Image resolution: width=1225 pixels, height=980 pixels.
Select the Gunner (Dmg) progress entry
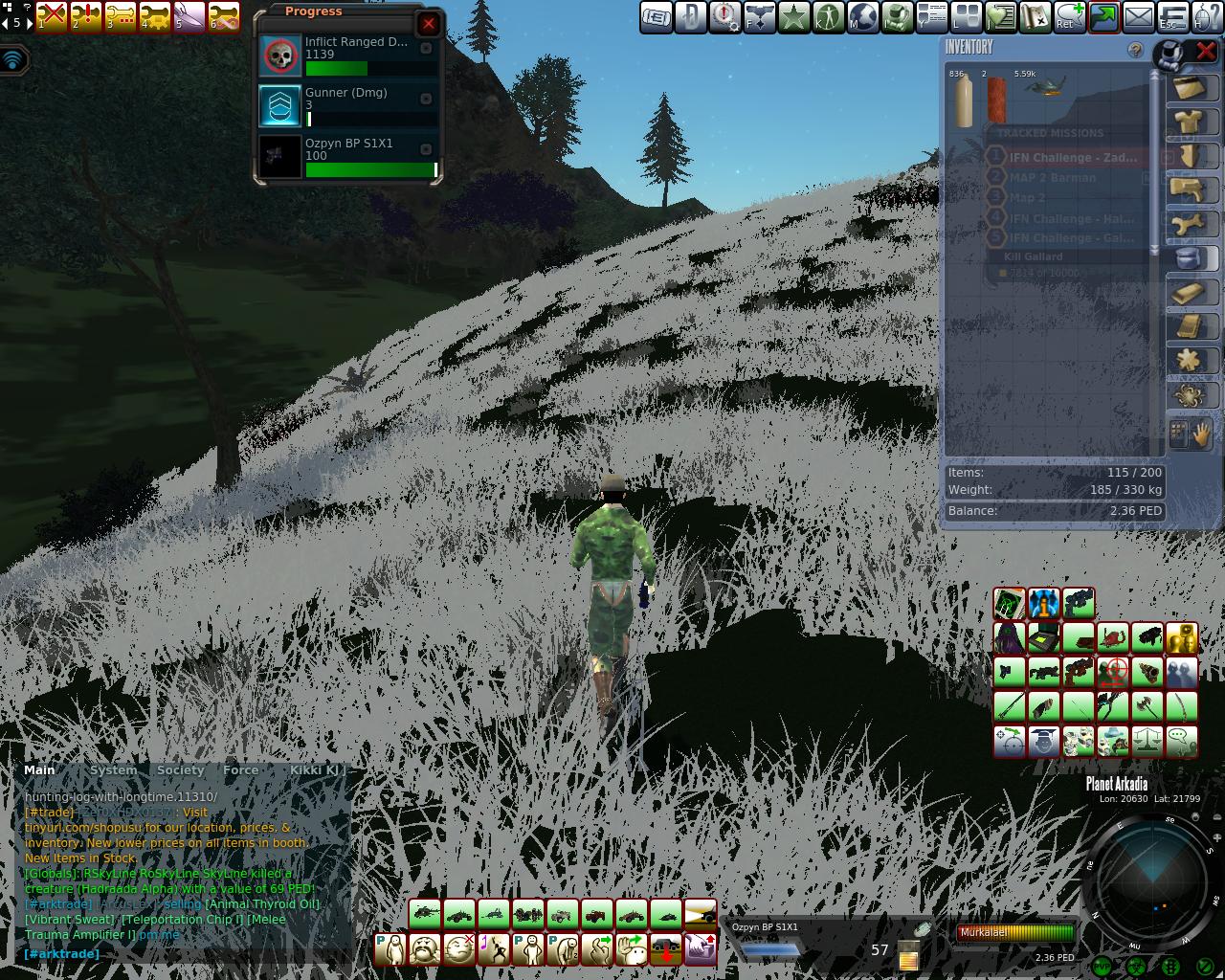point(350,105)
